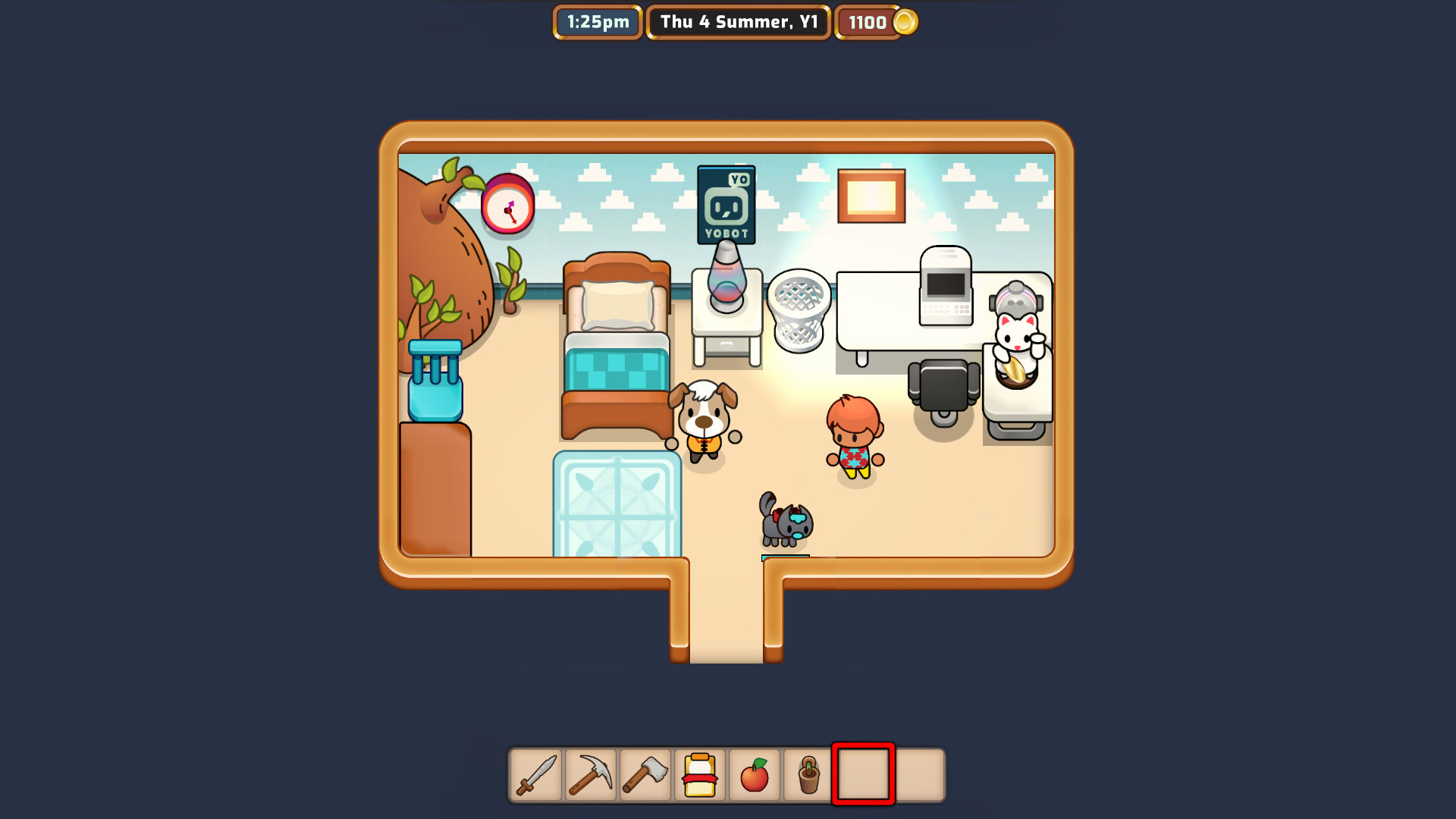The image size is (1456, 819).
Task: Click the wall clock above the bed
Action: pyautogui.click(x=509, y=206)
